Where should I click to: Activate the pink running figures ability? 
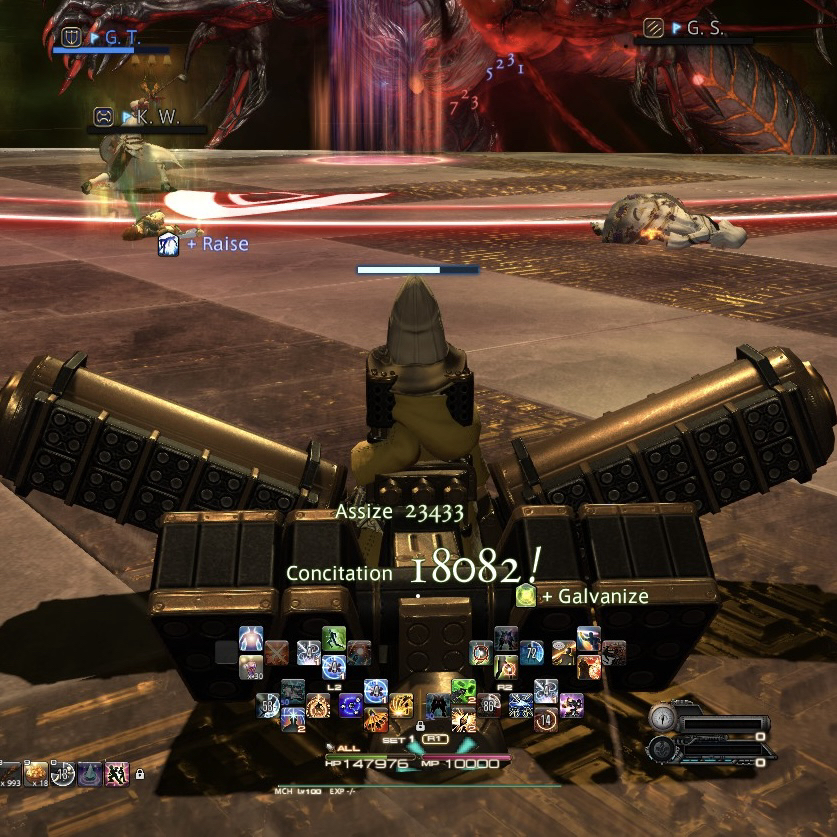[x=117, y=772]
